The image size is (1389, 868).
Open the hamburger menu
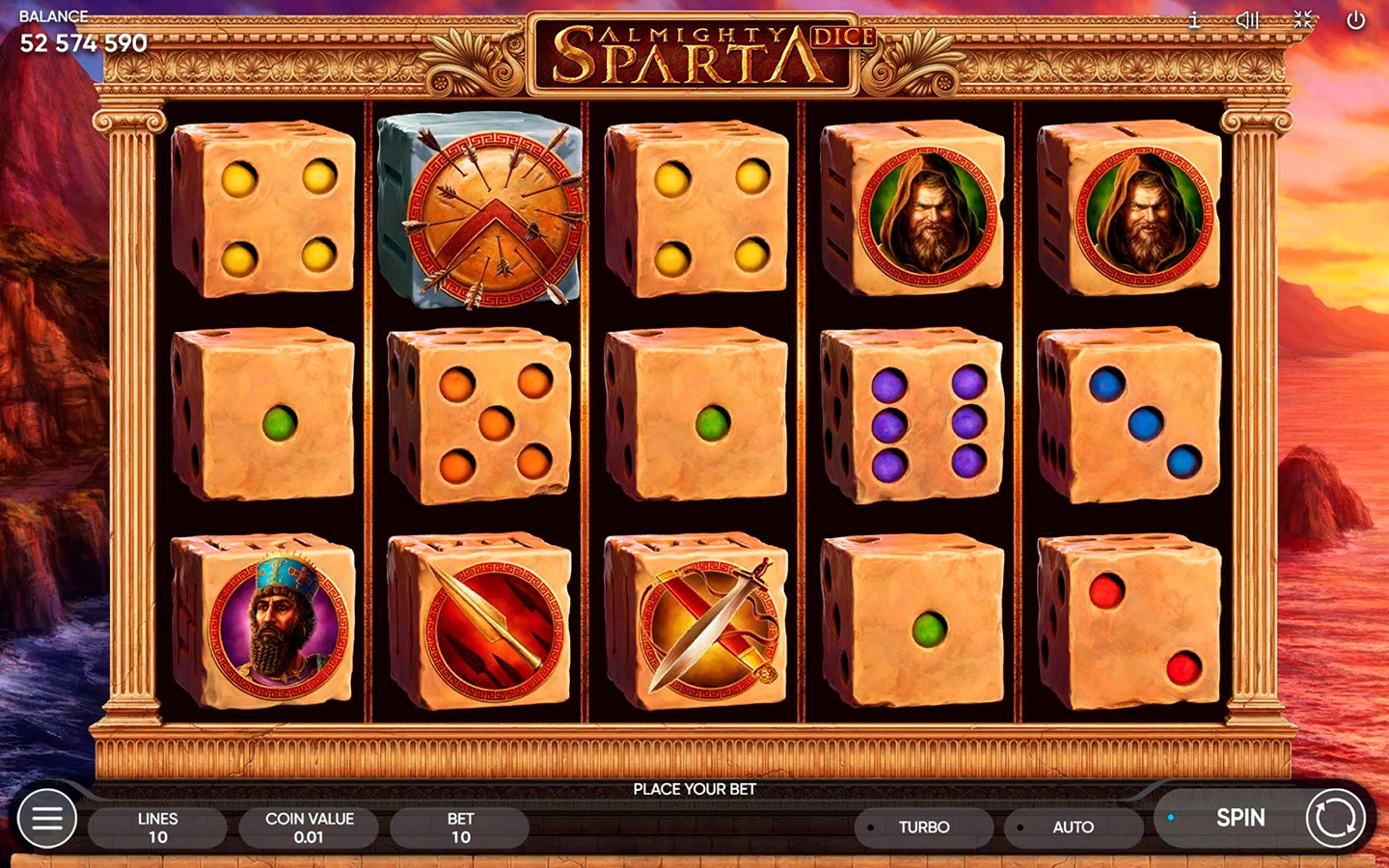click(x=47, y=818)
